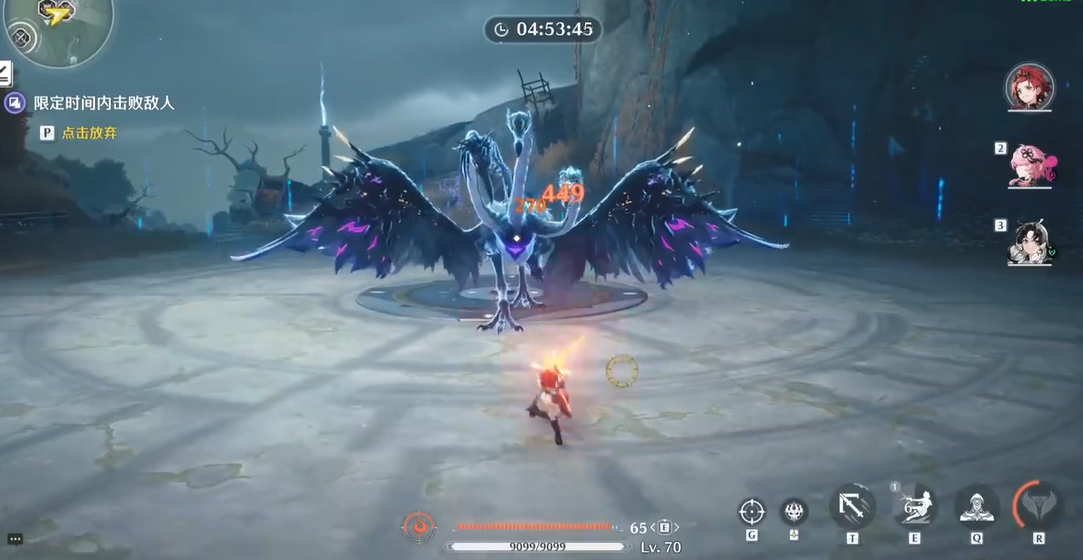Trigger the resonance skill with kicking figure

(914, 507)
